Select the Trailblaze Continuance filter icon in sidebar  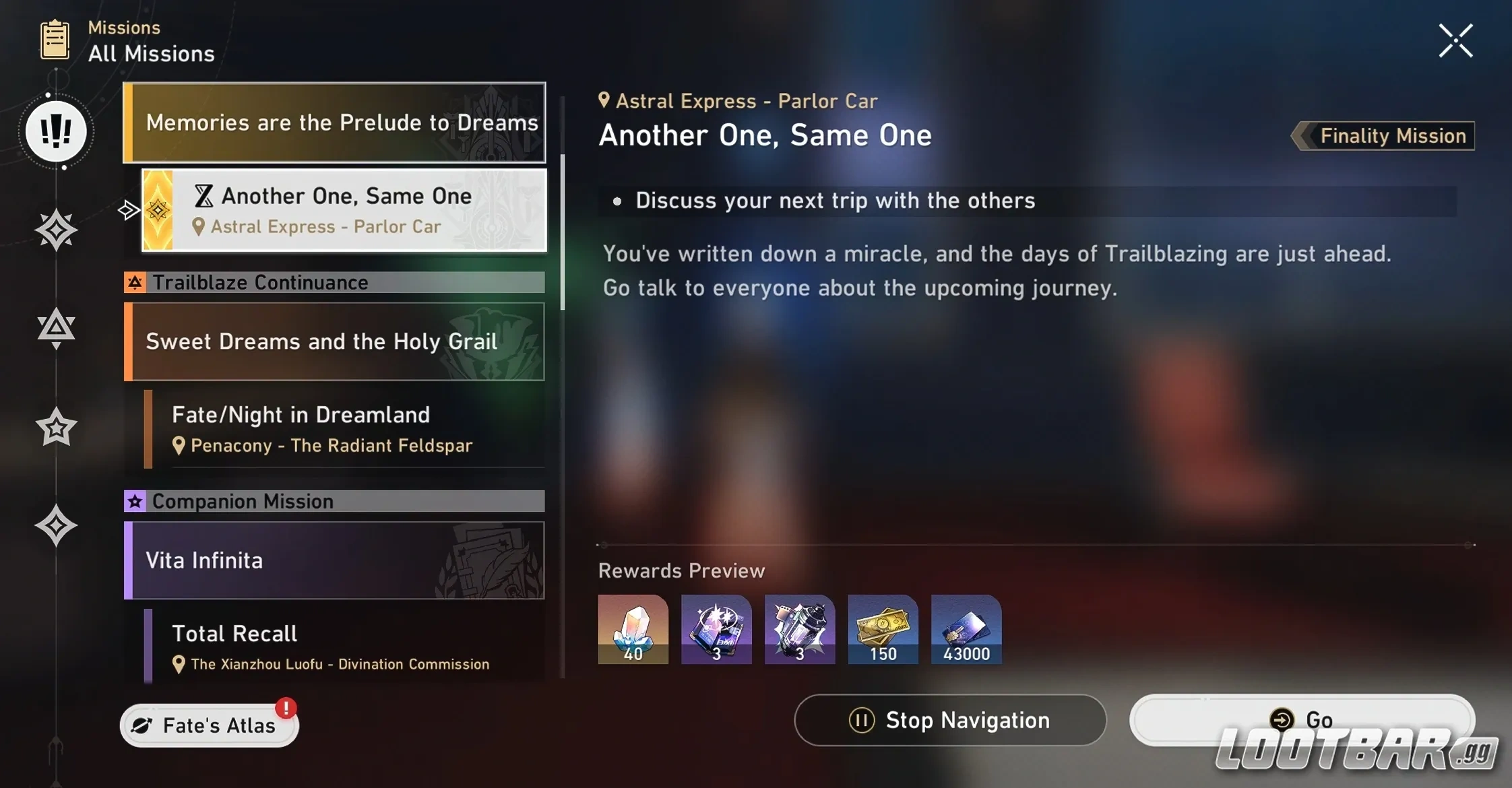coord(57,327)
